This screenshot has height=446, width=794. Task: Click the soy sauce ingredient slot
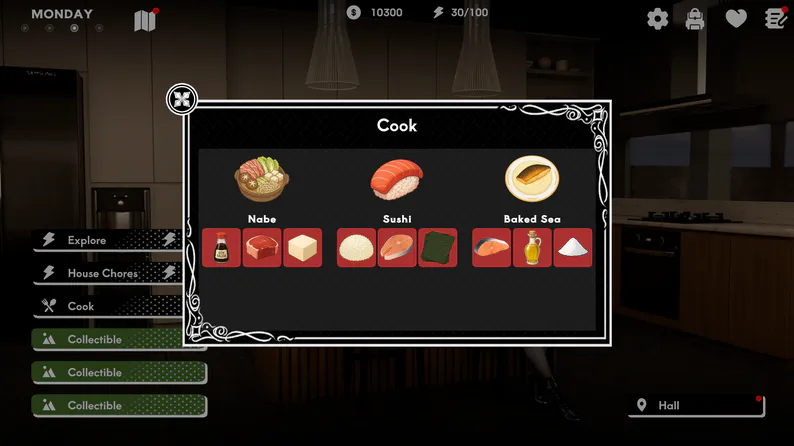tap(221, 247)
